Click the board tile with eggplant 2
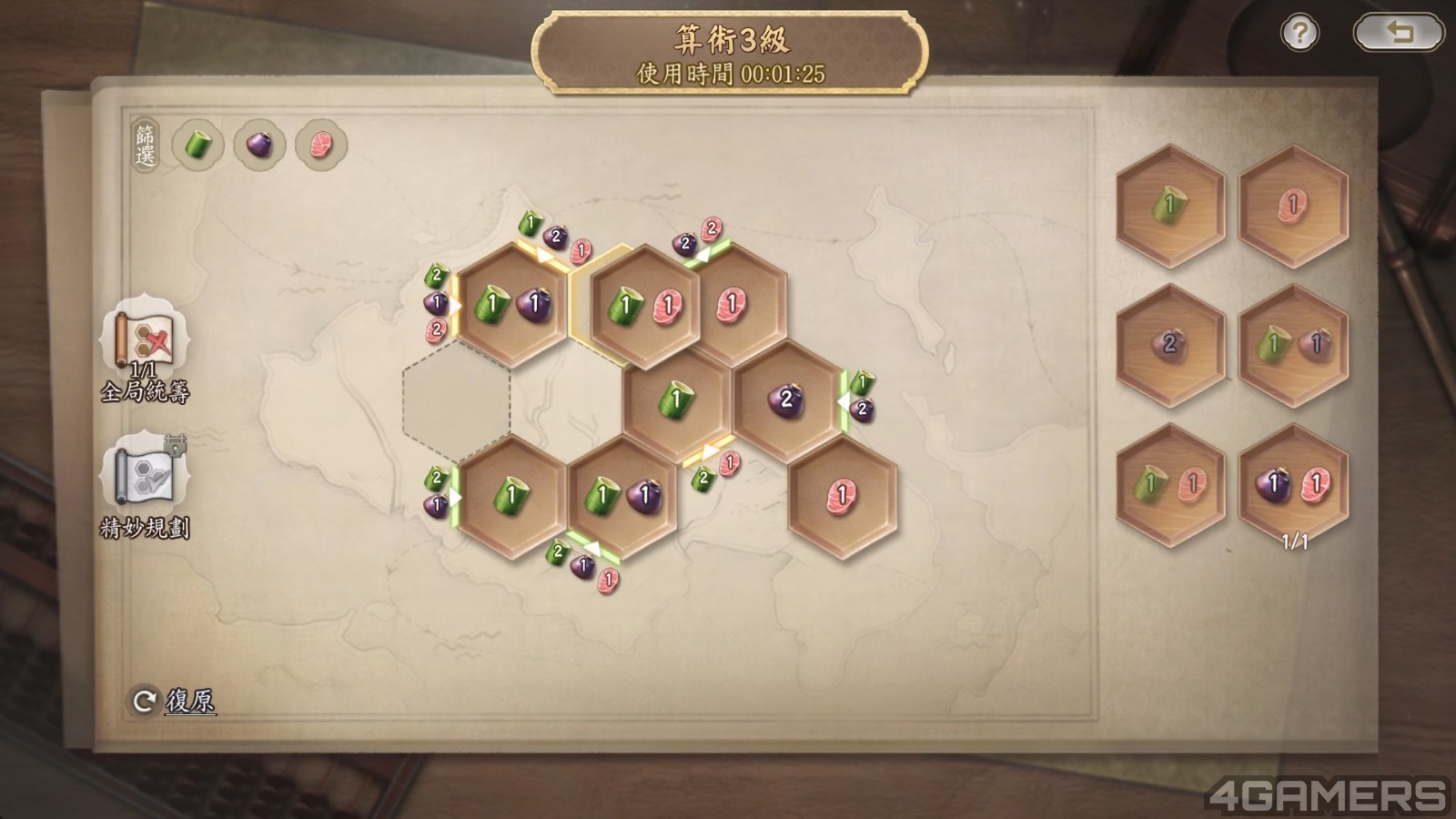 [786, 400]
